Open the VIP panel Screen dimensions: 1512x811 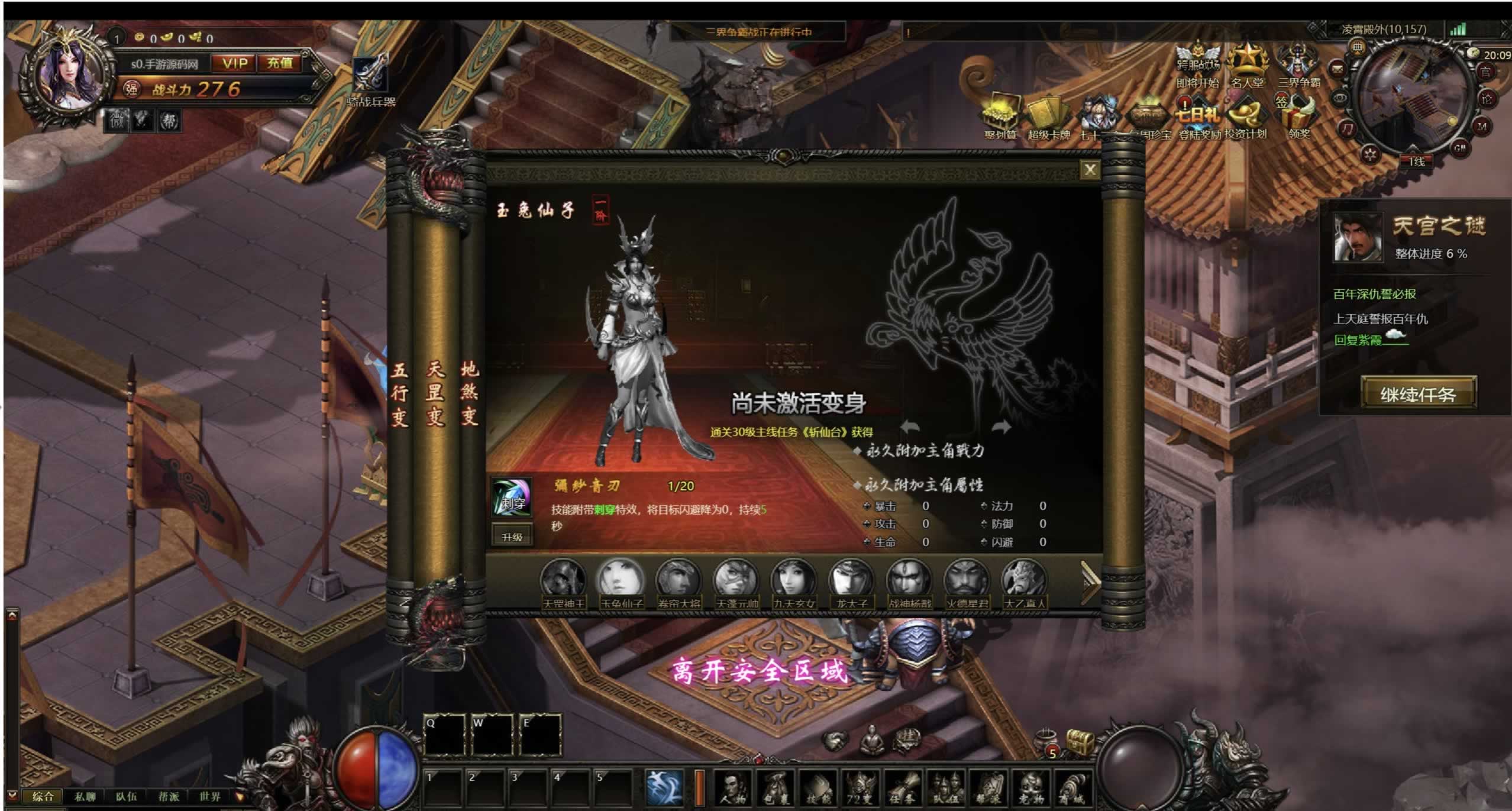tap(235, 63)
